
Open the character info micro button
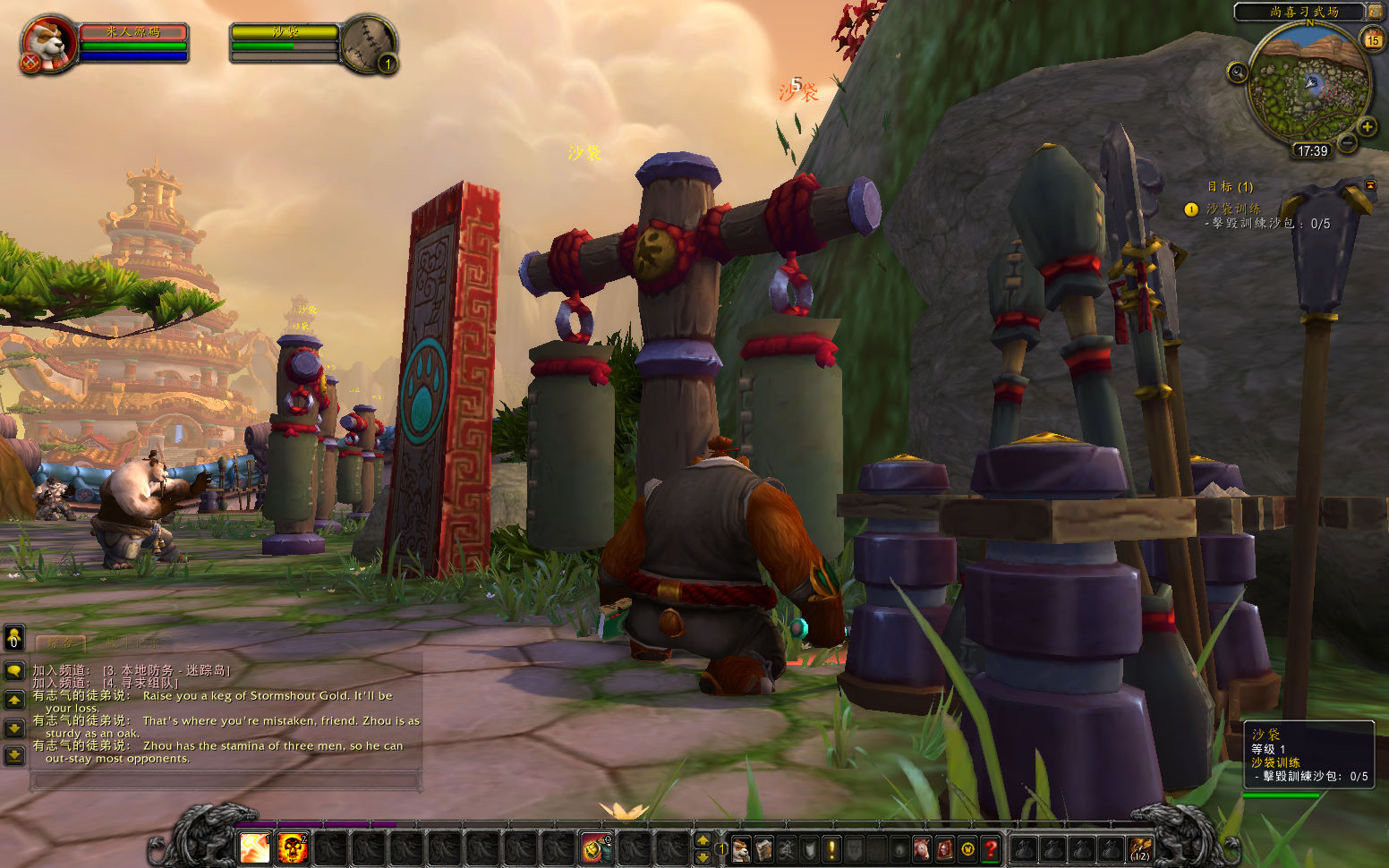tap(741, 848)
